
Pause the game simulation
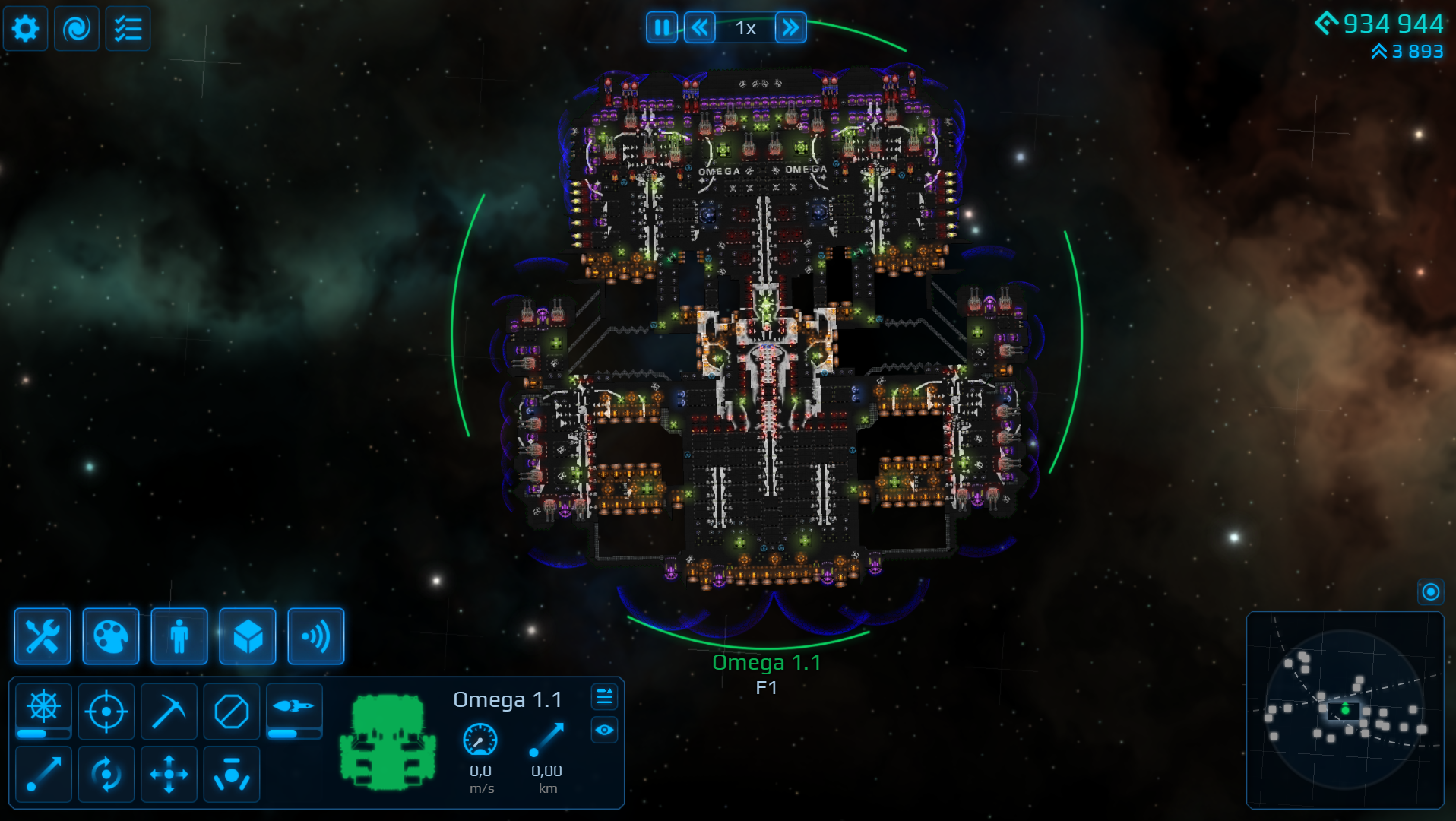pos(661,28)
